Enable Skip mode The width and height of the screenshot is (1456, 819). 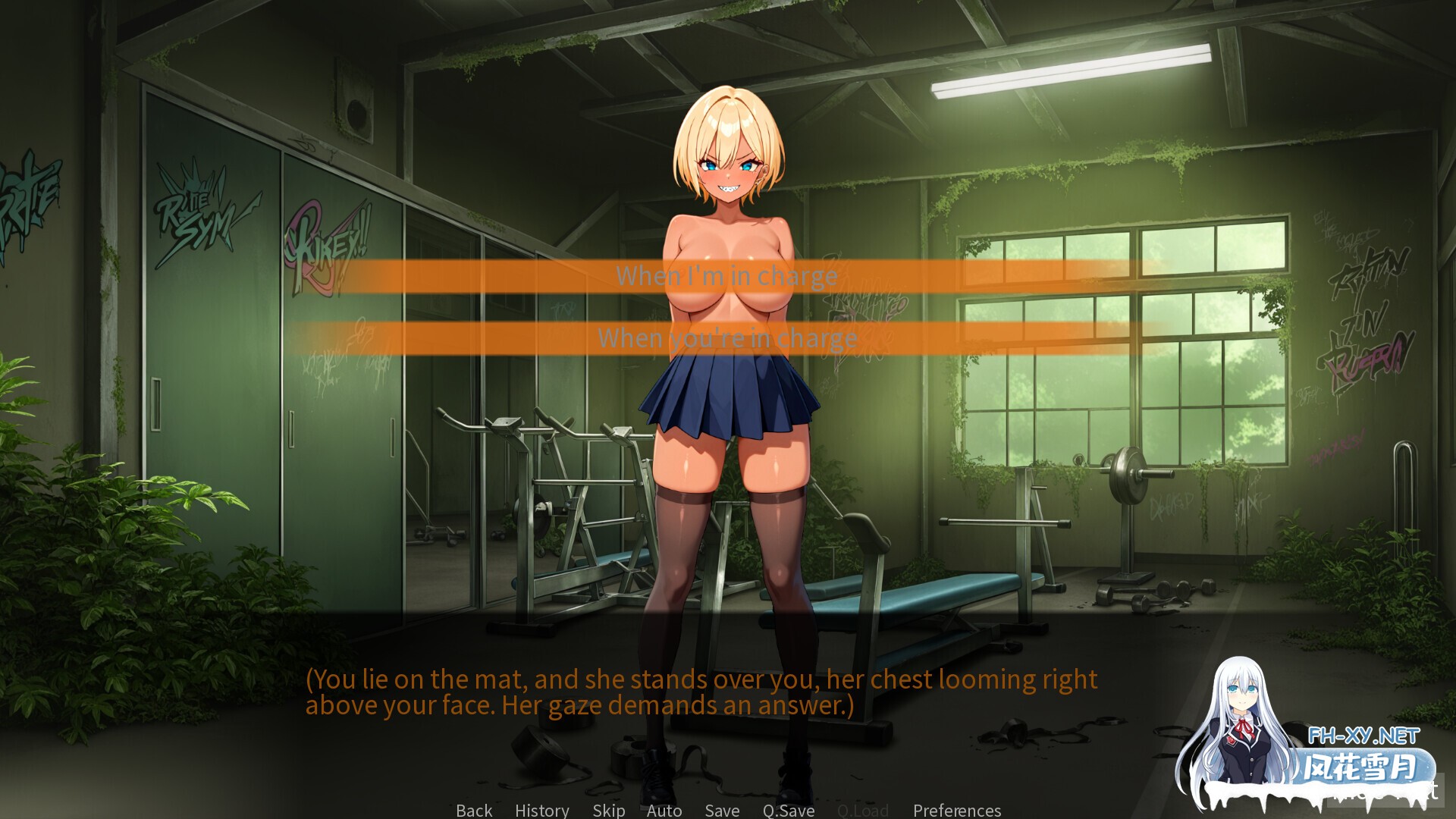(x=609, y=810)
